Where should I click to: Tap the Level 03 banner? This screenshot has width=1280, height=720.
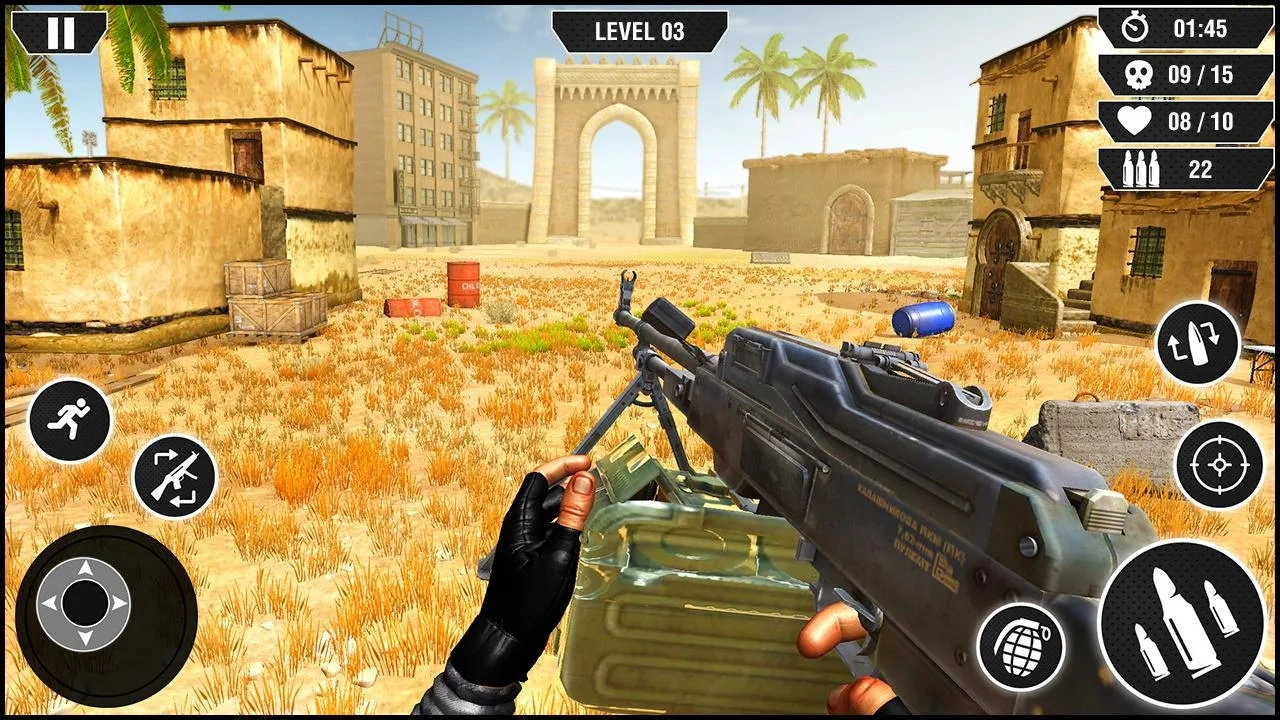pyautogui.click(x=639, y=30)
